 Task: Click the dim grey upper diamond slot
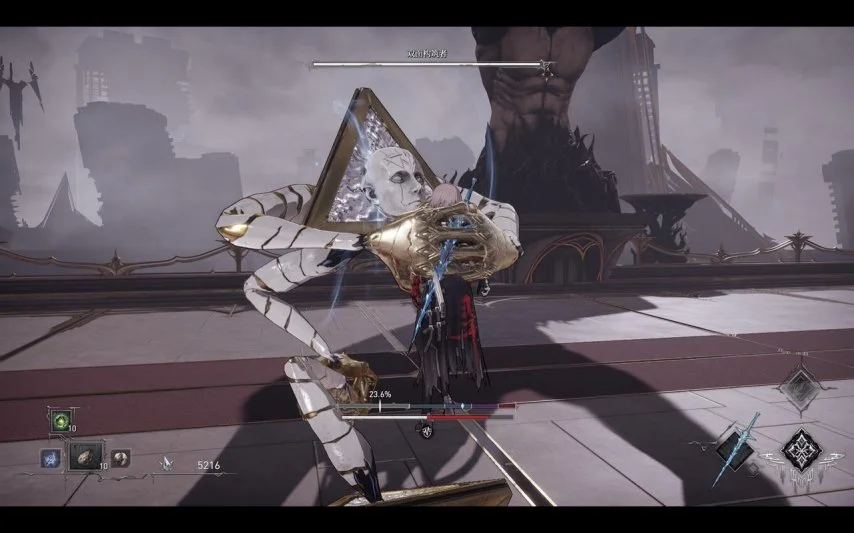(800, 387)
